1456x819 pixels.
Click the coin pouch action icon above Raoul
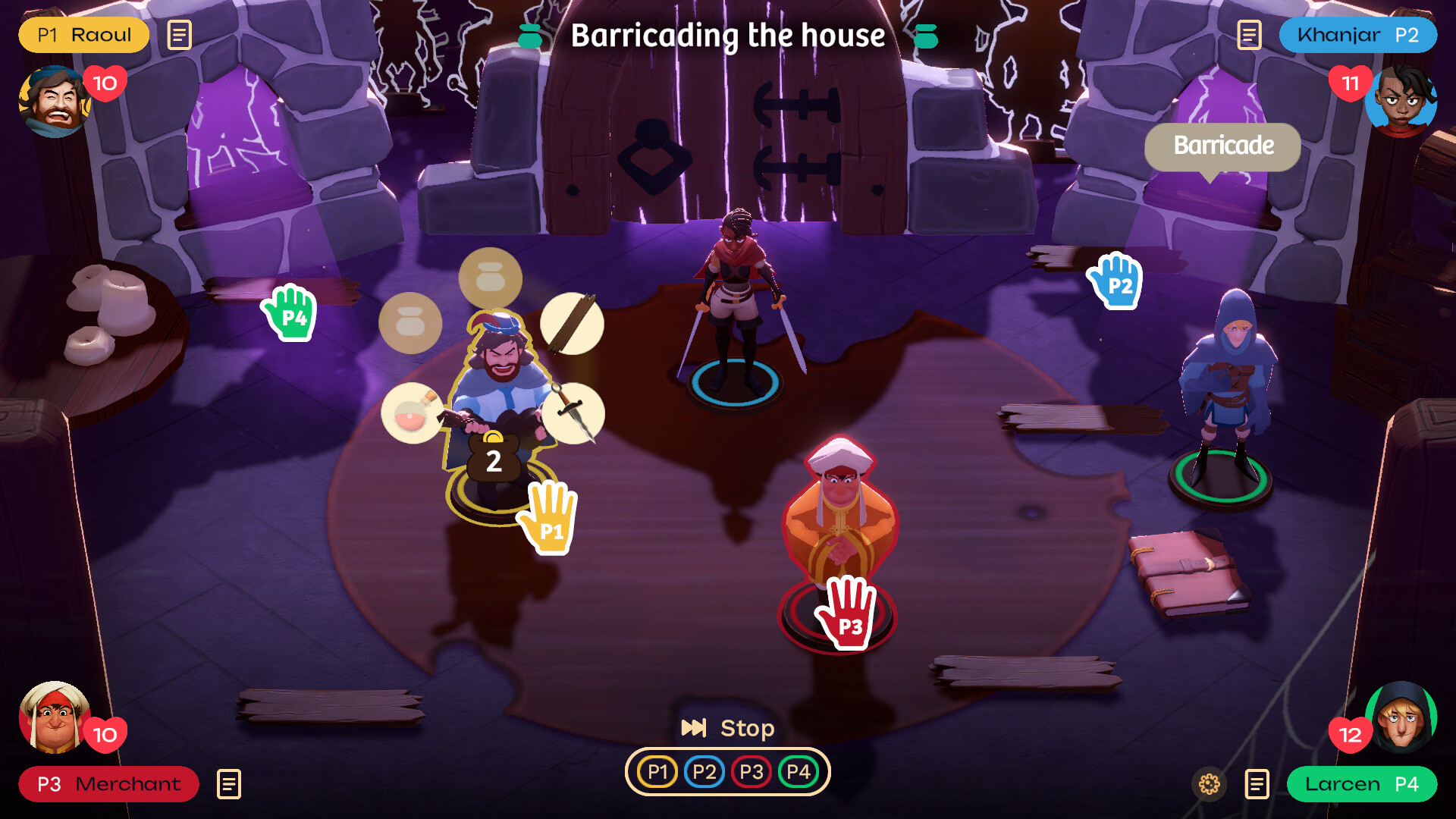pyautogui.click(x=491, y=278)
